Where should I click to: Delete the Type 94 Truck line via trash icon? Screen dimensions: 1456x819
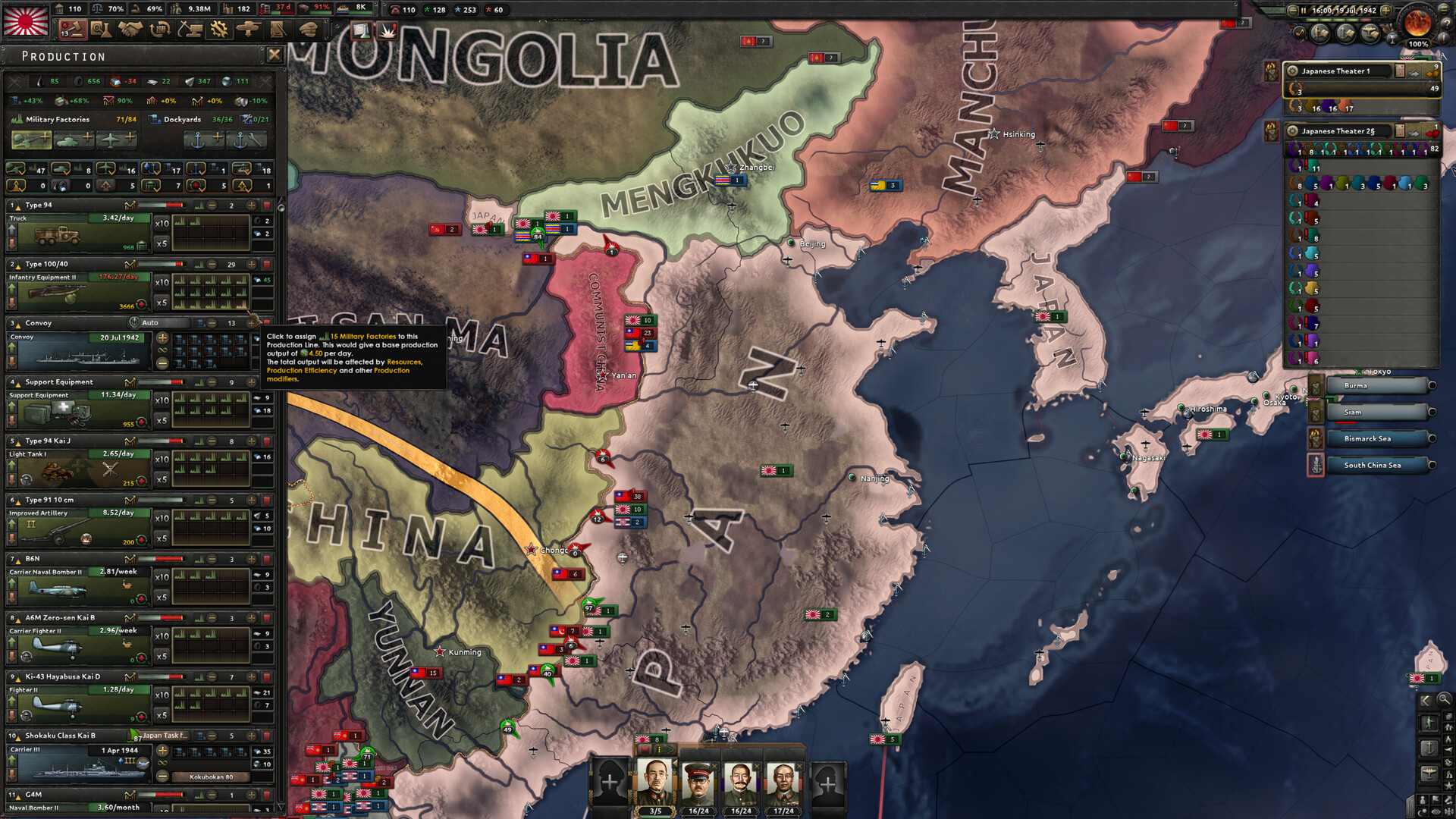pyautogui.click(x=267, y=206)
